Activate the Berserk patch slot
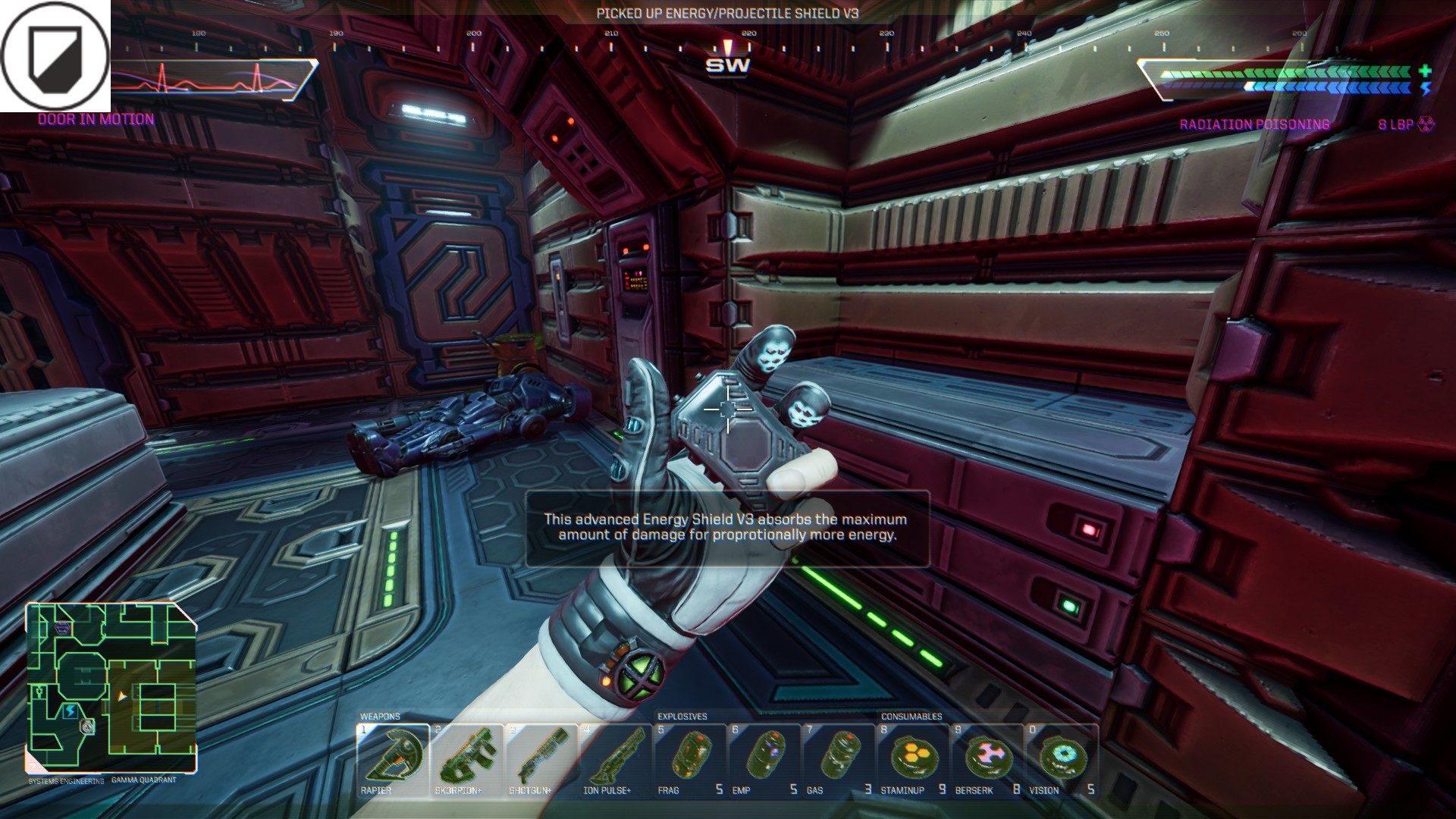 click(x=987, y=761)
